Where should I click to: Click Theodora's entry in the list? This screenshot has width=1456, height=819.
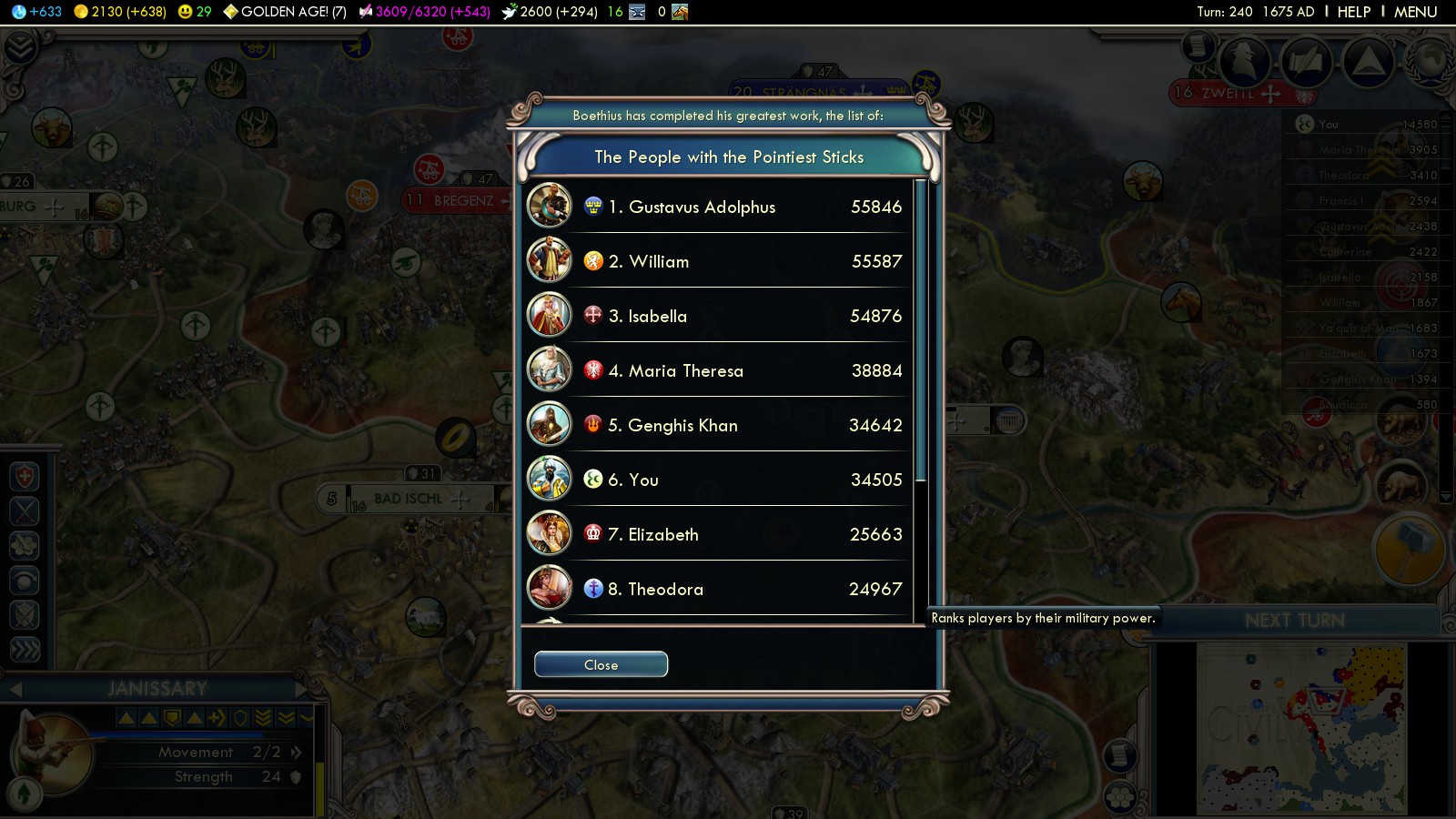coord(717,589)
